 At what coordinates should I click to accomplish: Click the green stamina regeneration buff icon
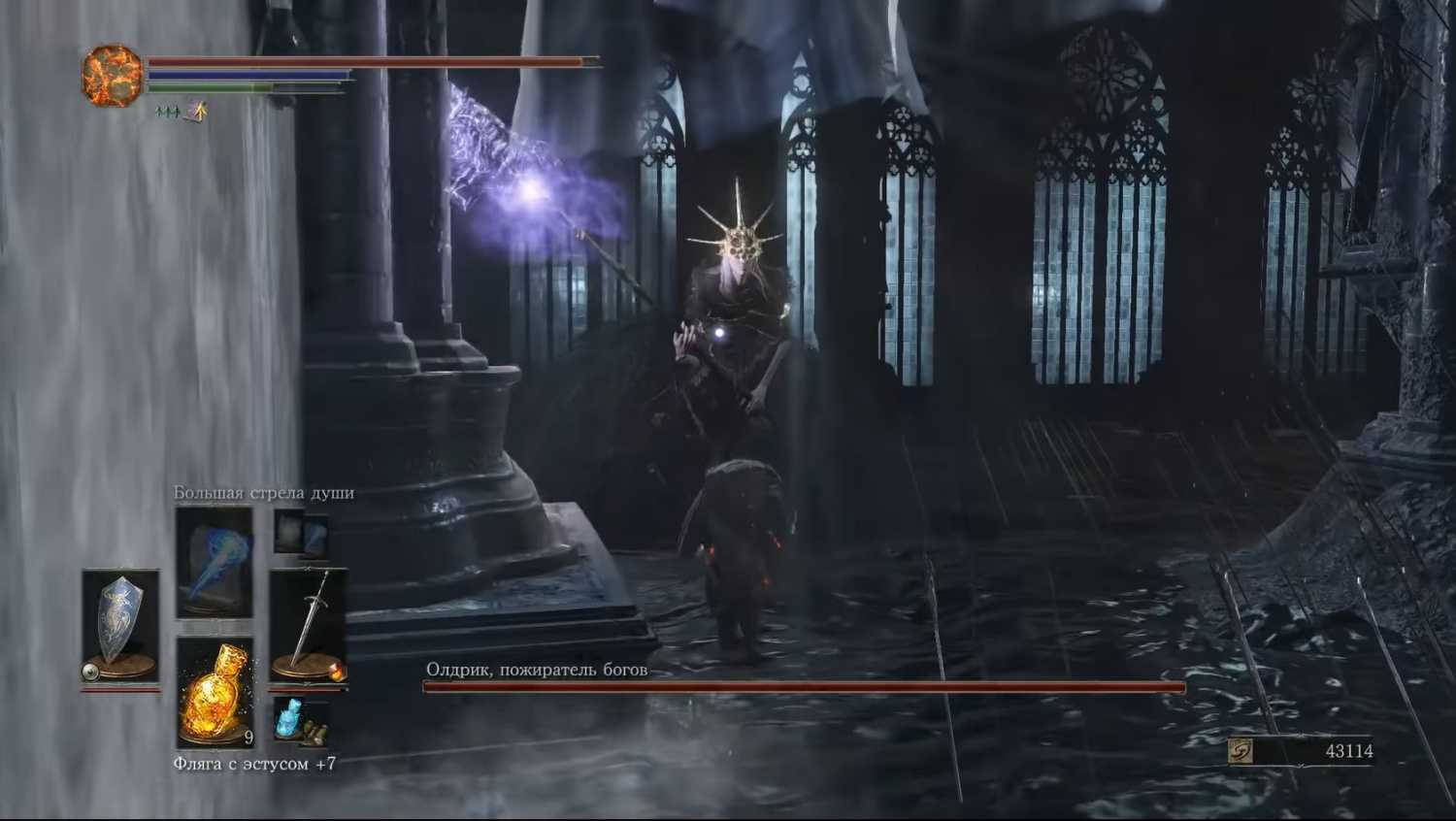[169, 114]
